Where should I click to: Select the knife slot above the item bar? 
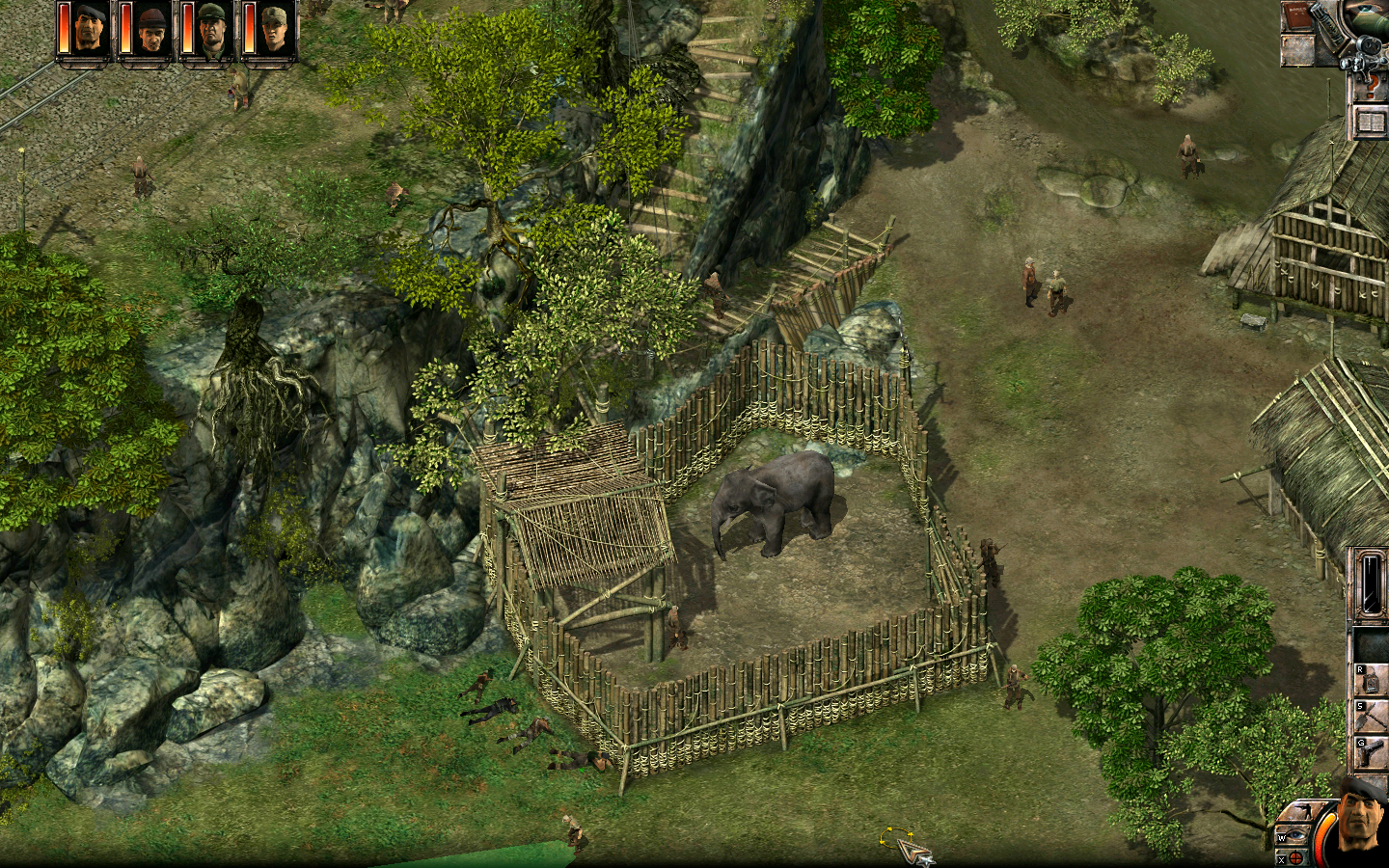tap(1369, 582)
